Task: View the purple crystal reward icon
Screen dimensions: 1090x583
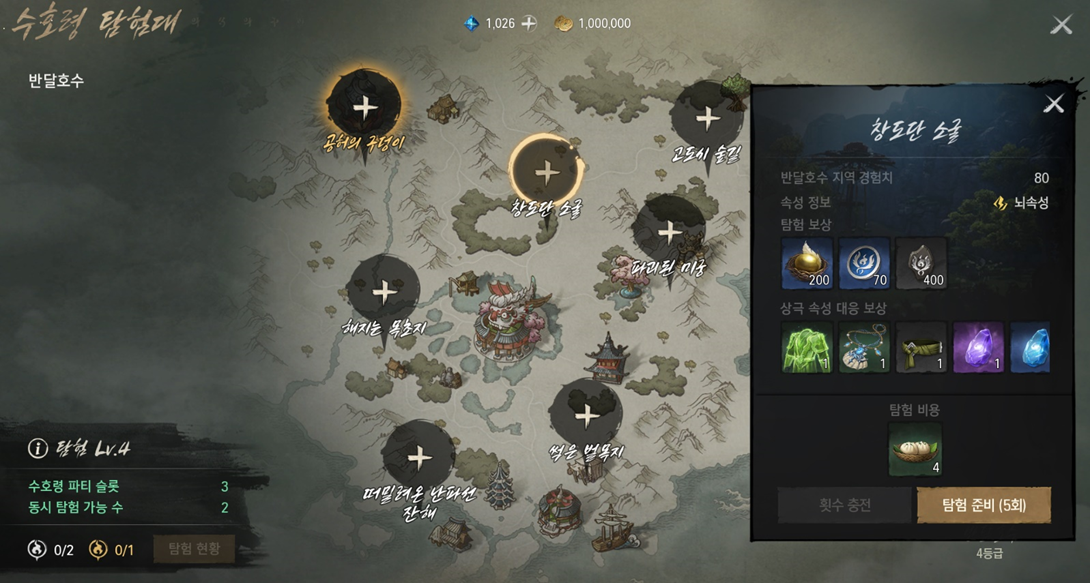Action: point(977,347)
